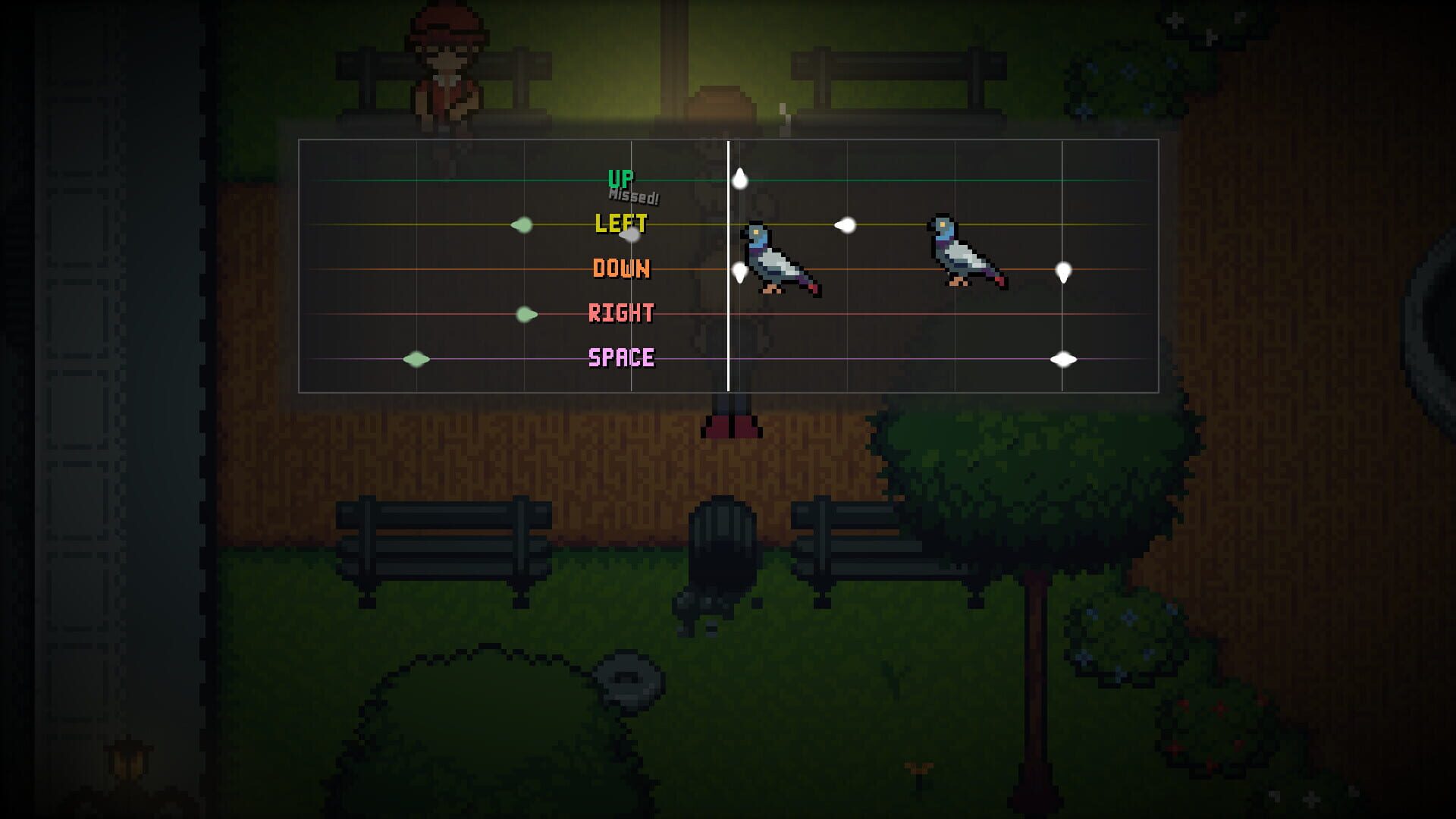Screen dimensions: 1456x819
Task: Click the Missed! indicator text
Action: tap(633, 196)
